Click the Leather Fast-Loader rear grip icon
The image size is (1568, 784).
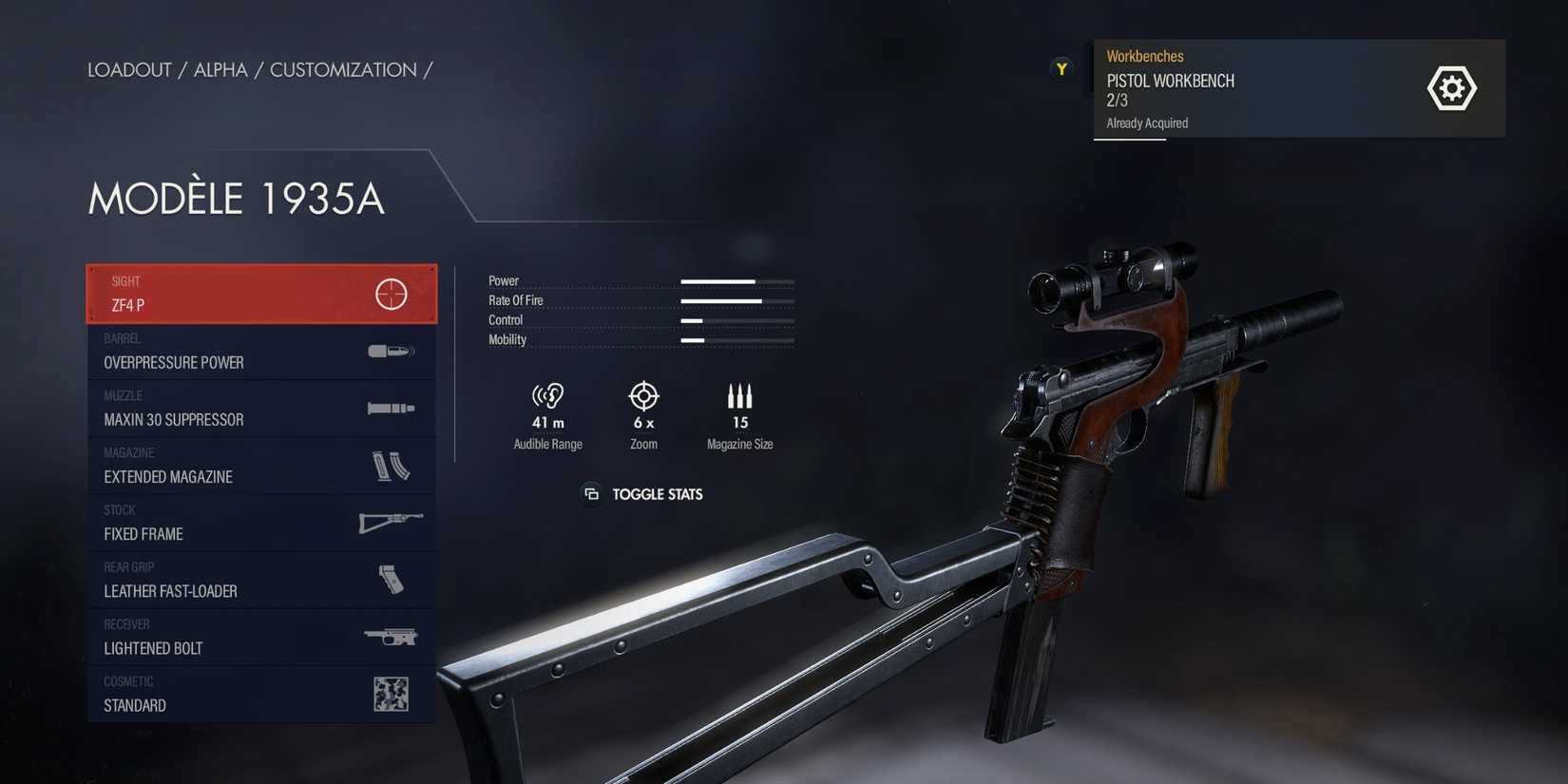(x=391, y=580)
